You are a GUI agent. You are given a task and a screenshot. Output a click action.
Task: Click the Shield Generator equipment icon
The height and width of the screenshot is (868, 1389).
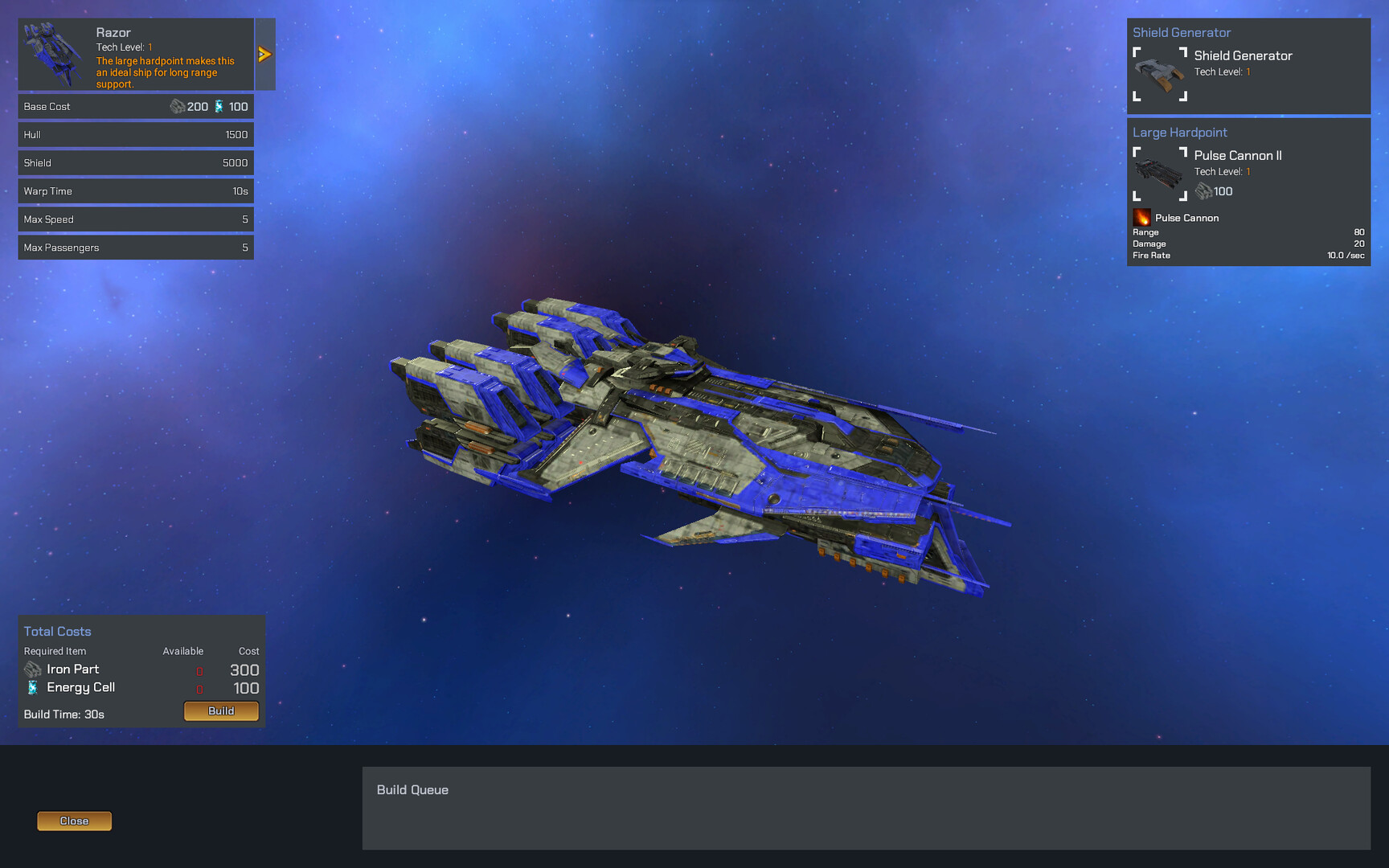[1158, 76]
